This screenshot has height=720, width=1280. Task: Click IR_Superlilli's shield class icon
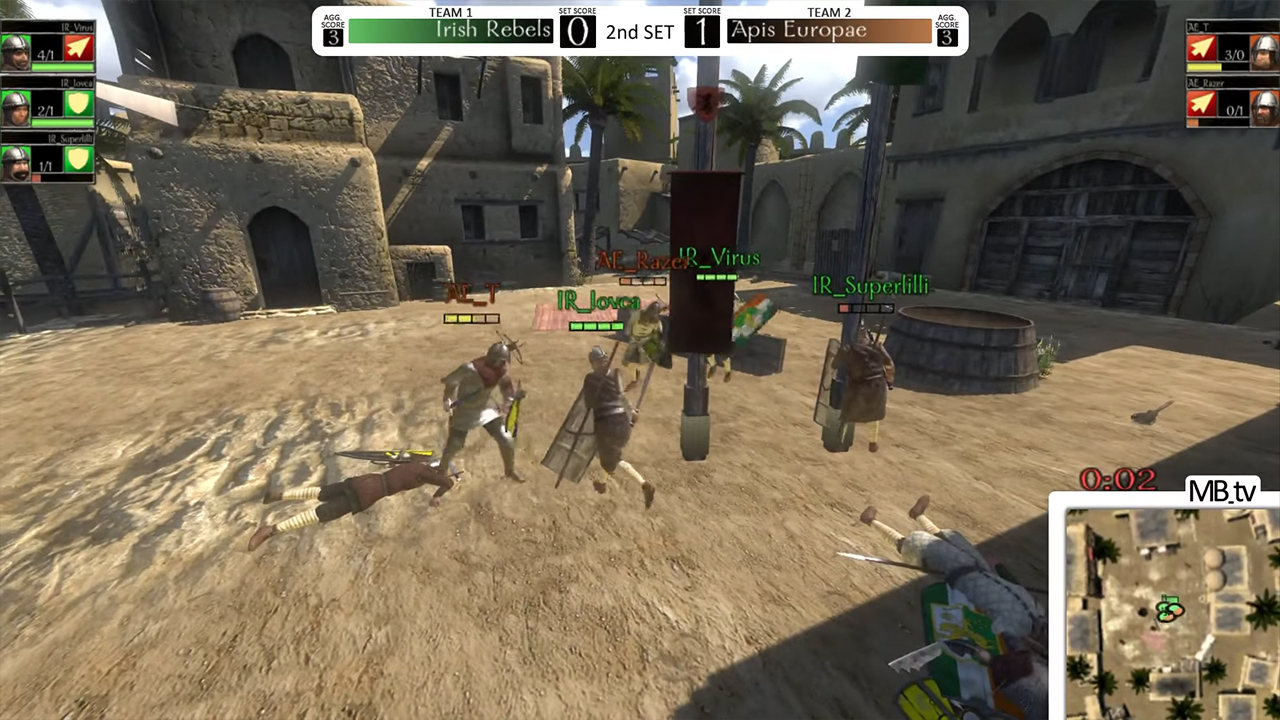click(x=78, y=160)
